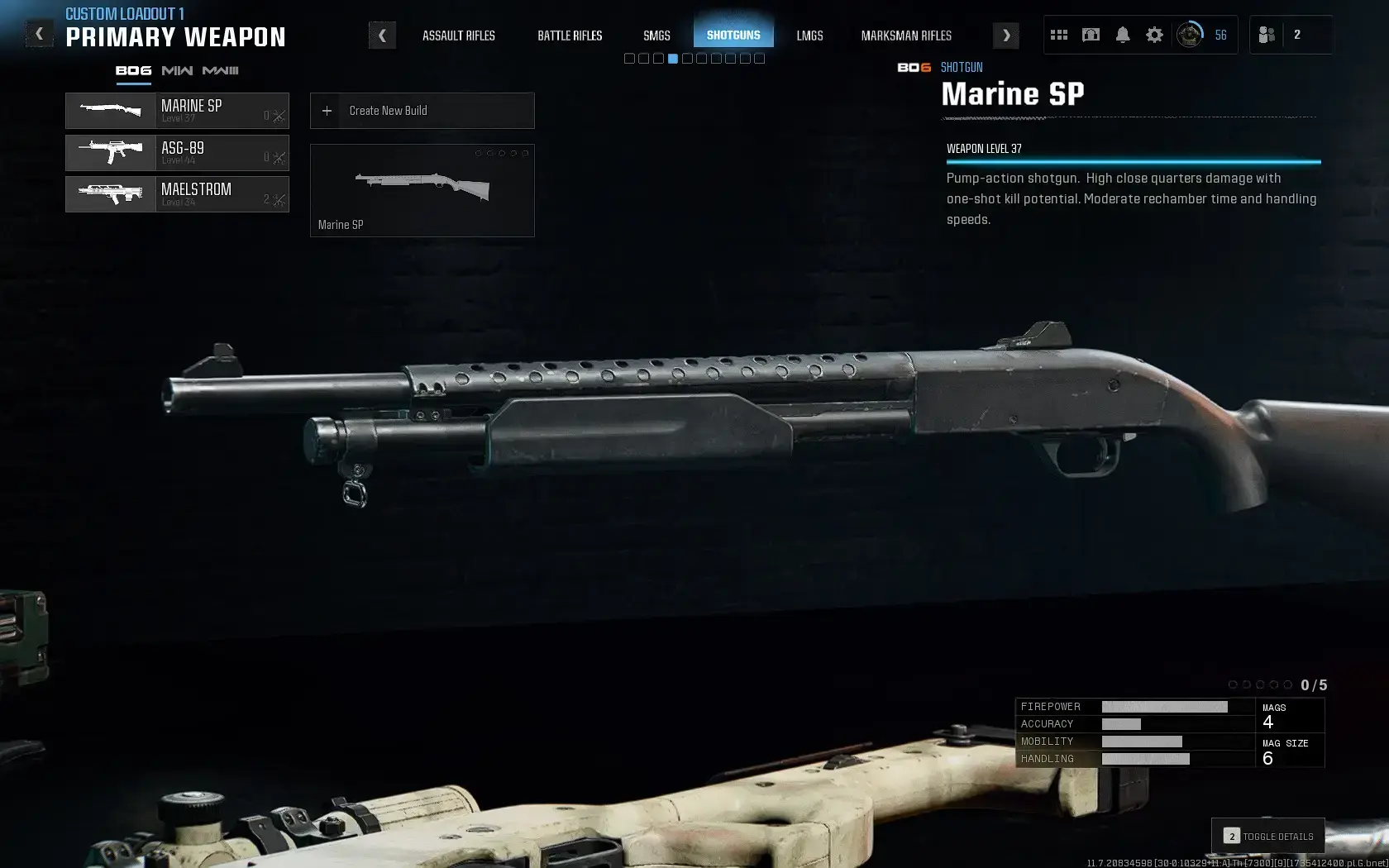Image resolution: width=1389 pixels, height=868 pixels.
Task: Click the back arrow beside Primary Weapon
Action: (39, 33)
